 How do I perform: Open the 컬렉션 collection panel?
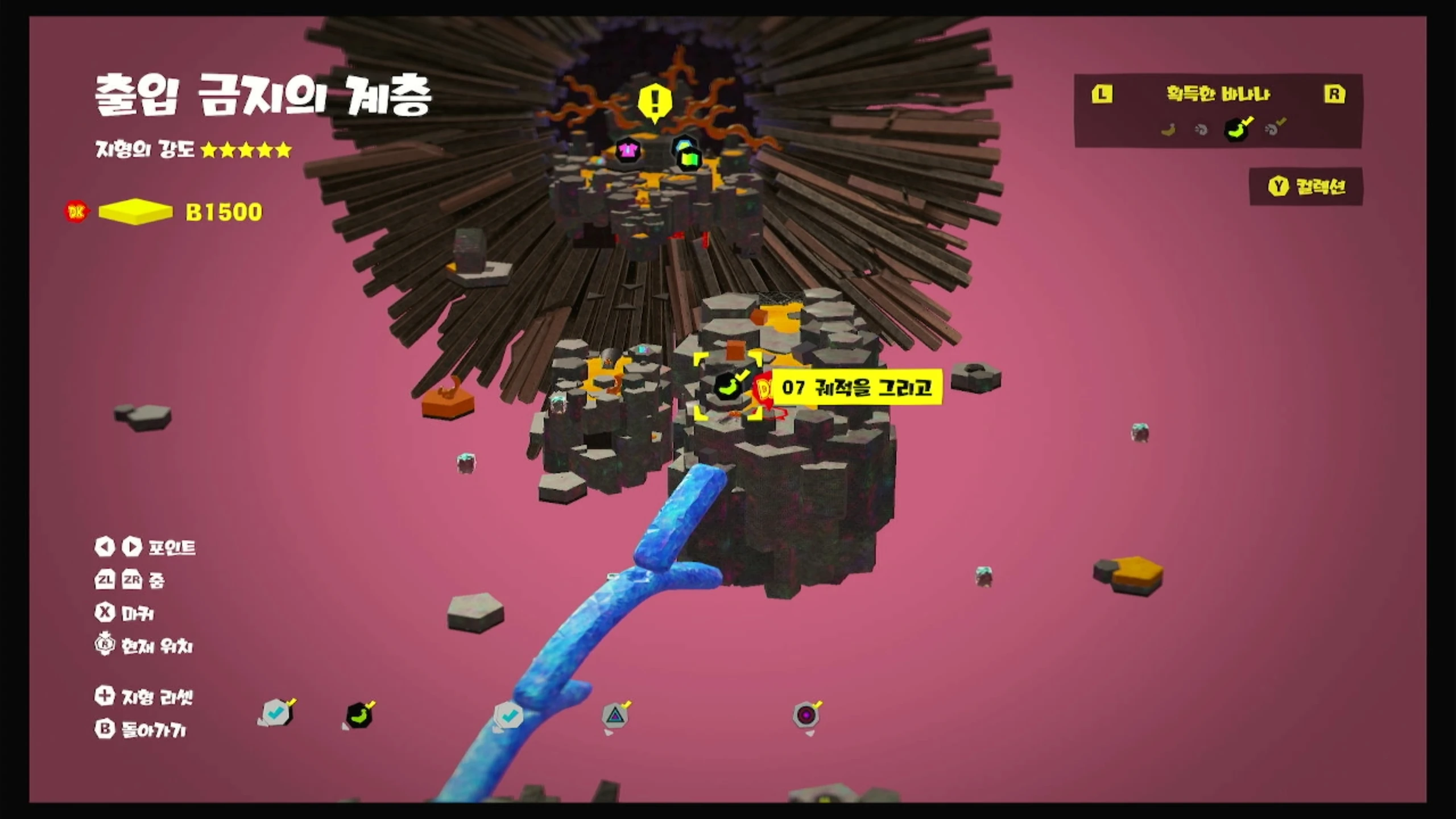tap(1306, 187)
